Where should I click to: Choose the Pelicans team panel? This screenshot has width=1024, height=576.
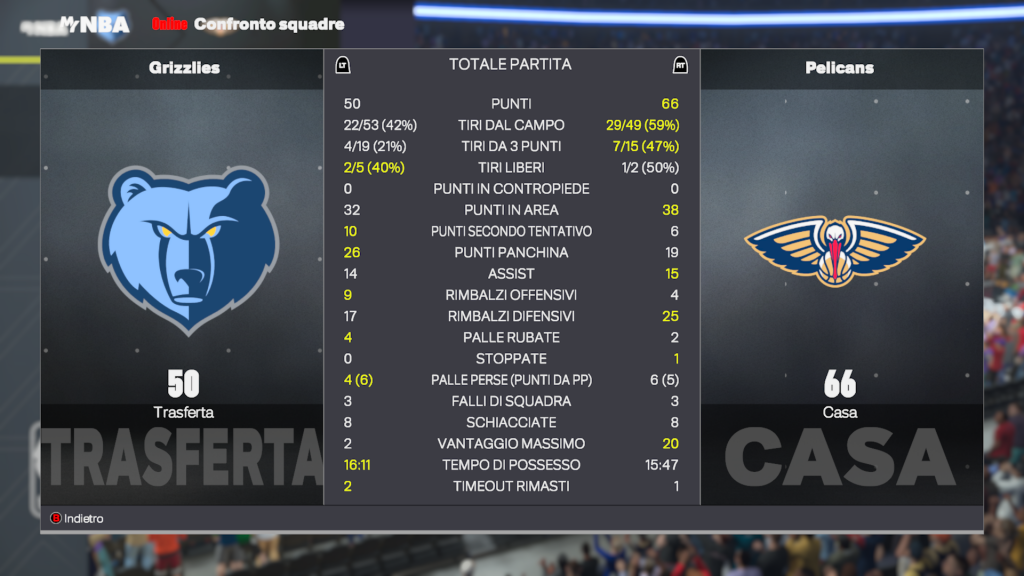[x=840, y=250]
